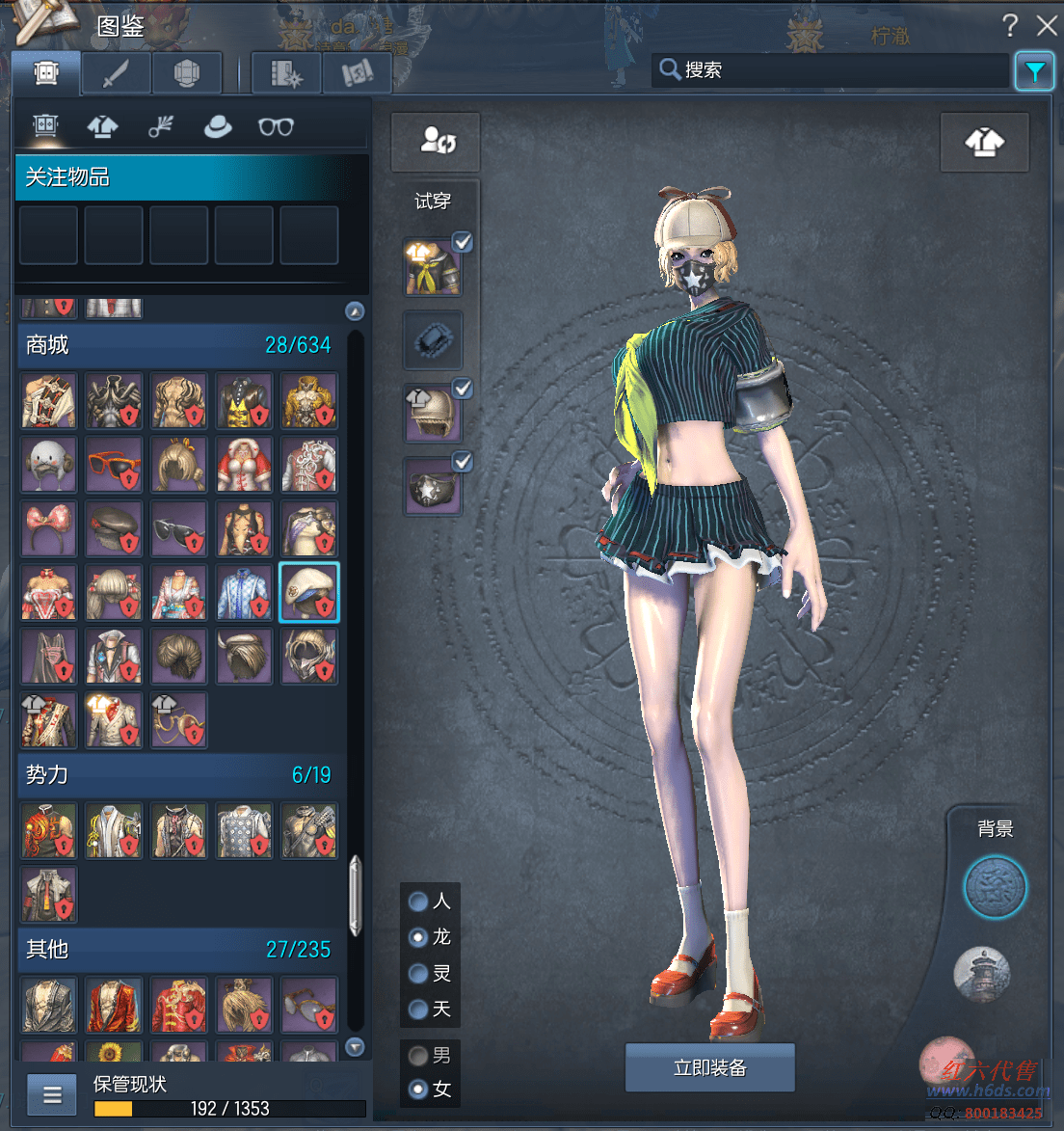Image resolution: width=1064 pixels, height=1131 pixels.
Task: Choose the 灵 race option
Action: pyautogui.click(x=419, y=974)
